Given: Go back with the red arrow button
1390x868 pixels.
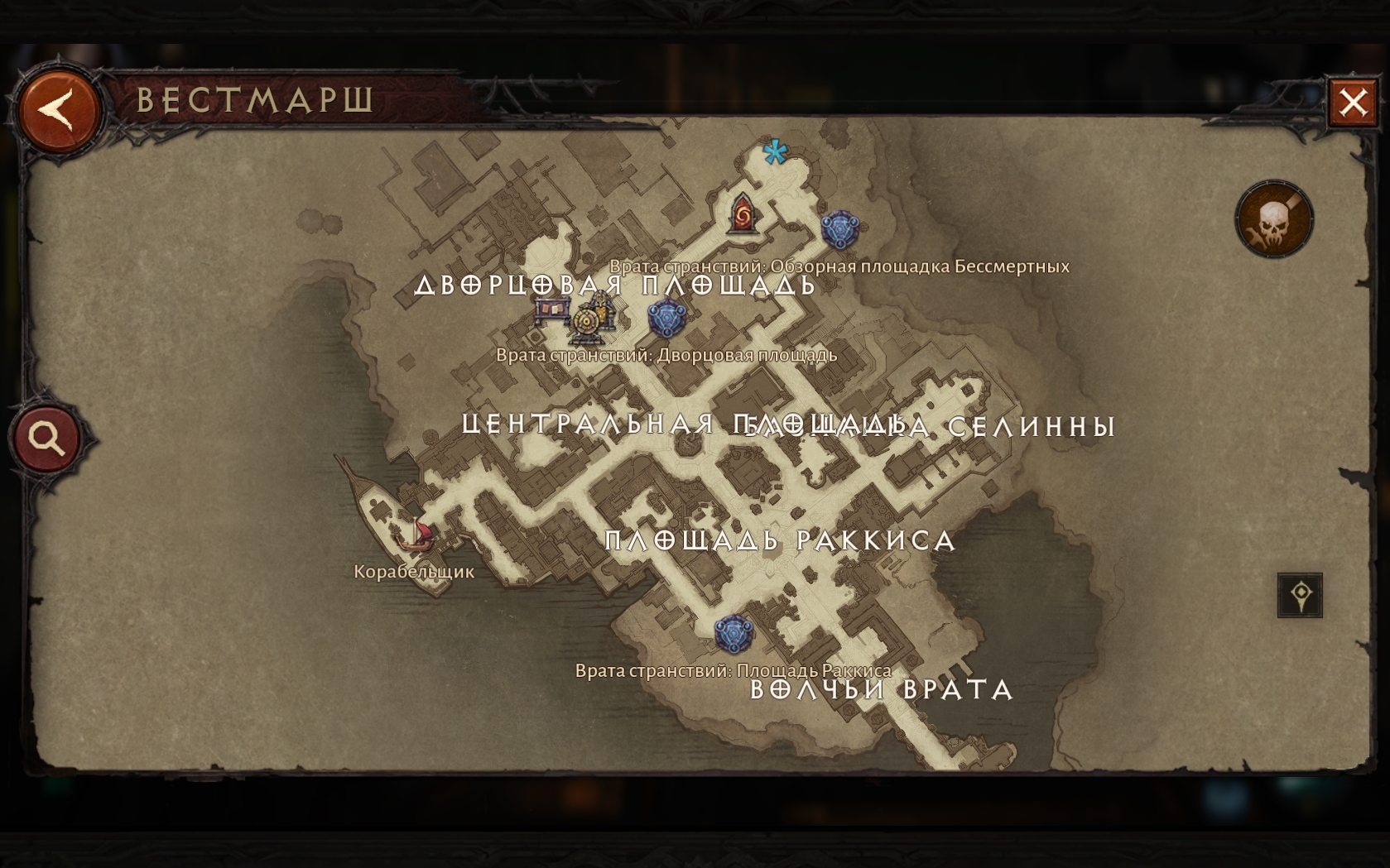Looking at the screenshot, I should click(59, 111).
